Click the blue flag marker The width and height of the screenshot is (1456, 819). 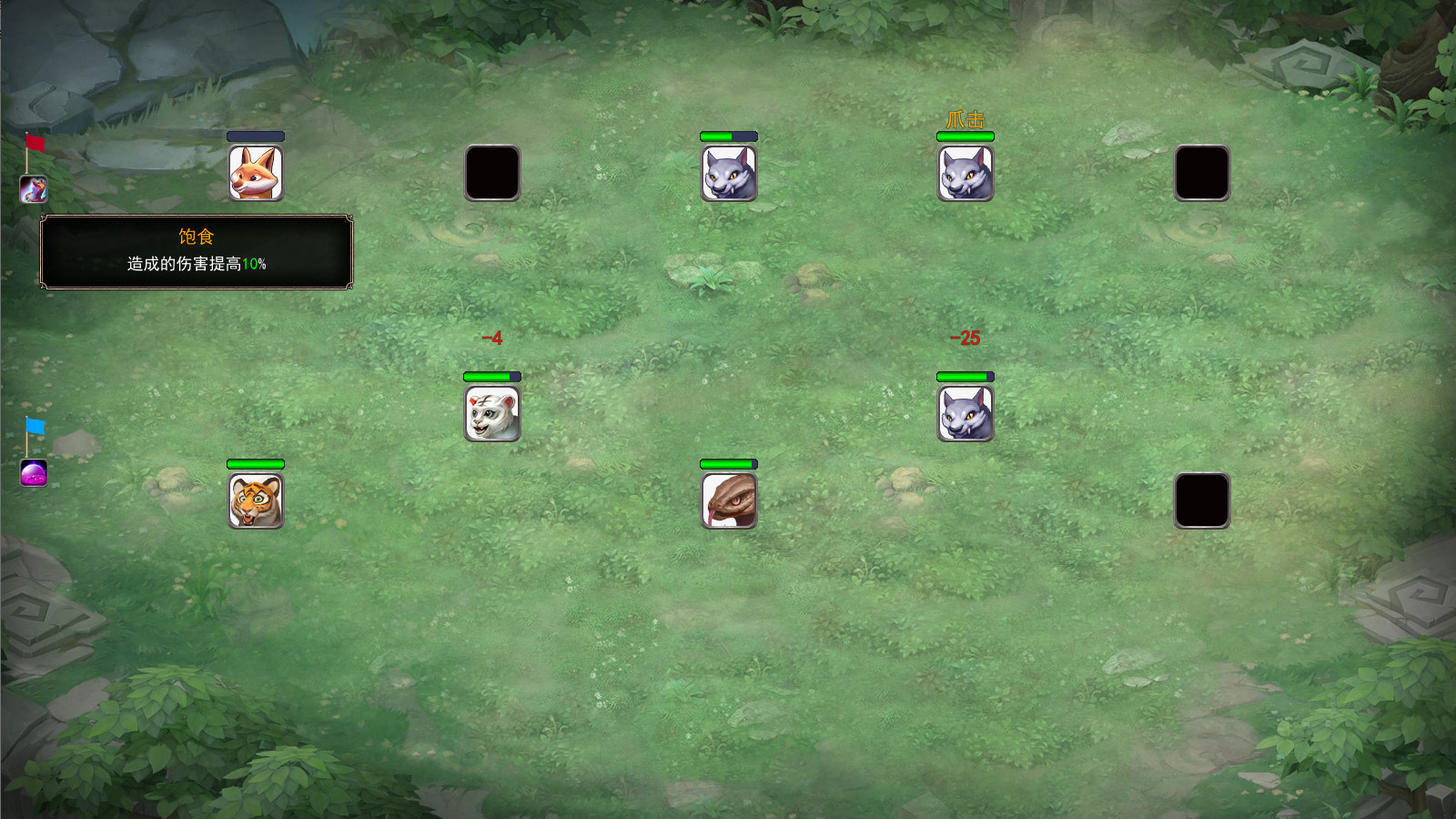[x=33, y=426]
